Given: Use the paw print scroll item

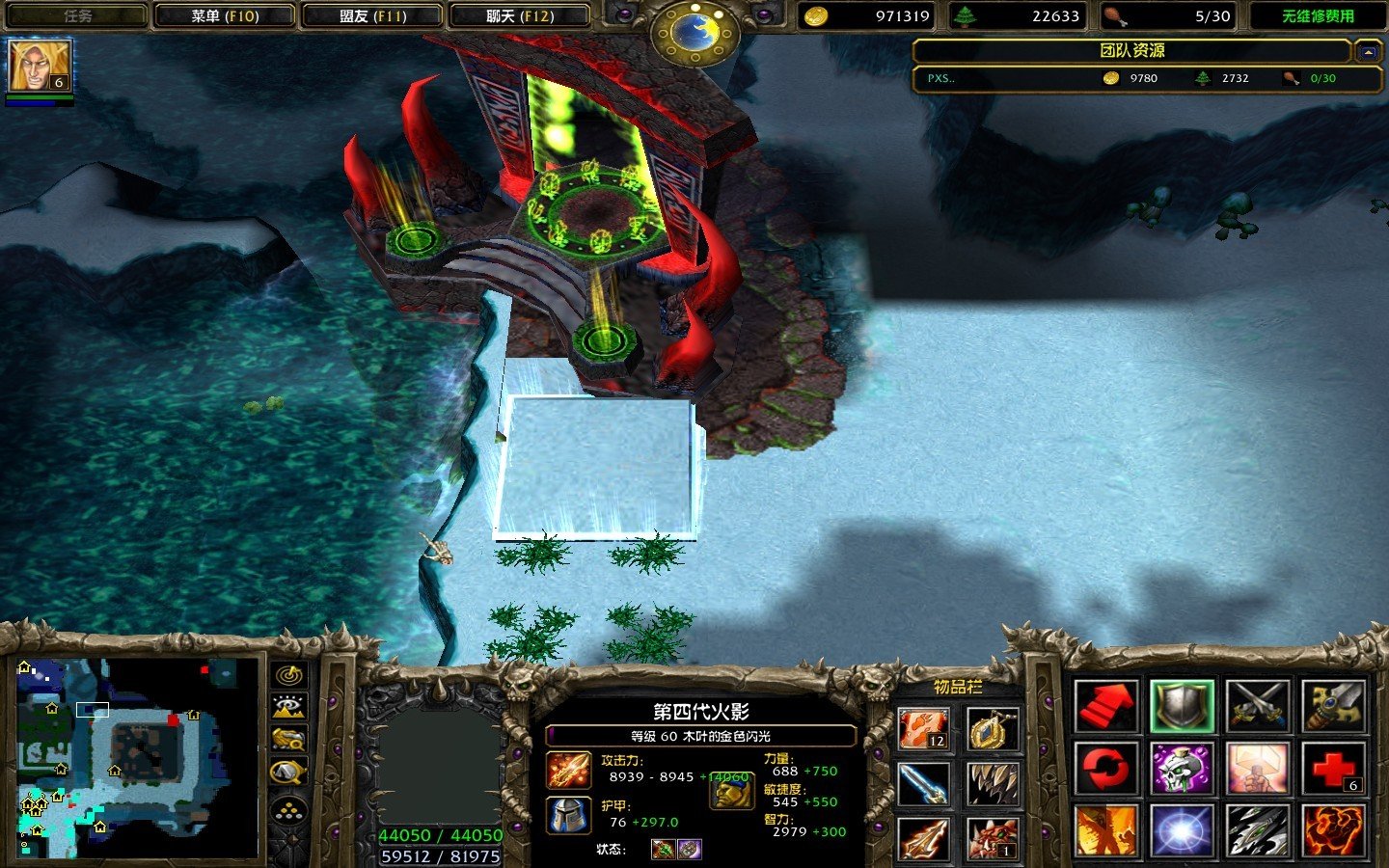Looking at the screenshot, I should pyautogui.click(x=924, y=729).
